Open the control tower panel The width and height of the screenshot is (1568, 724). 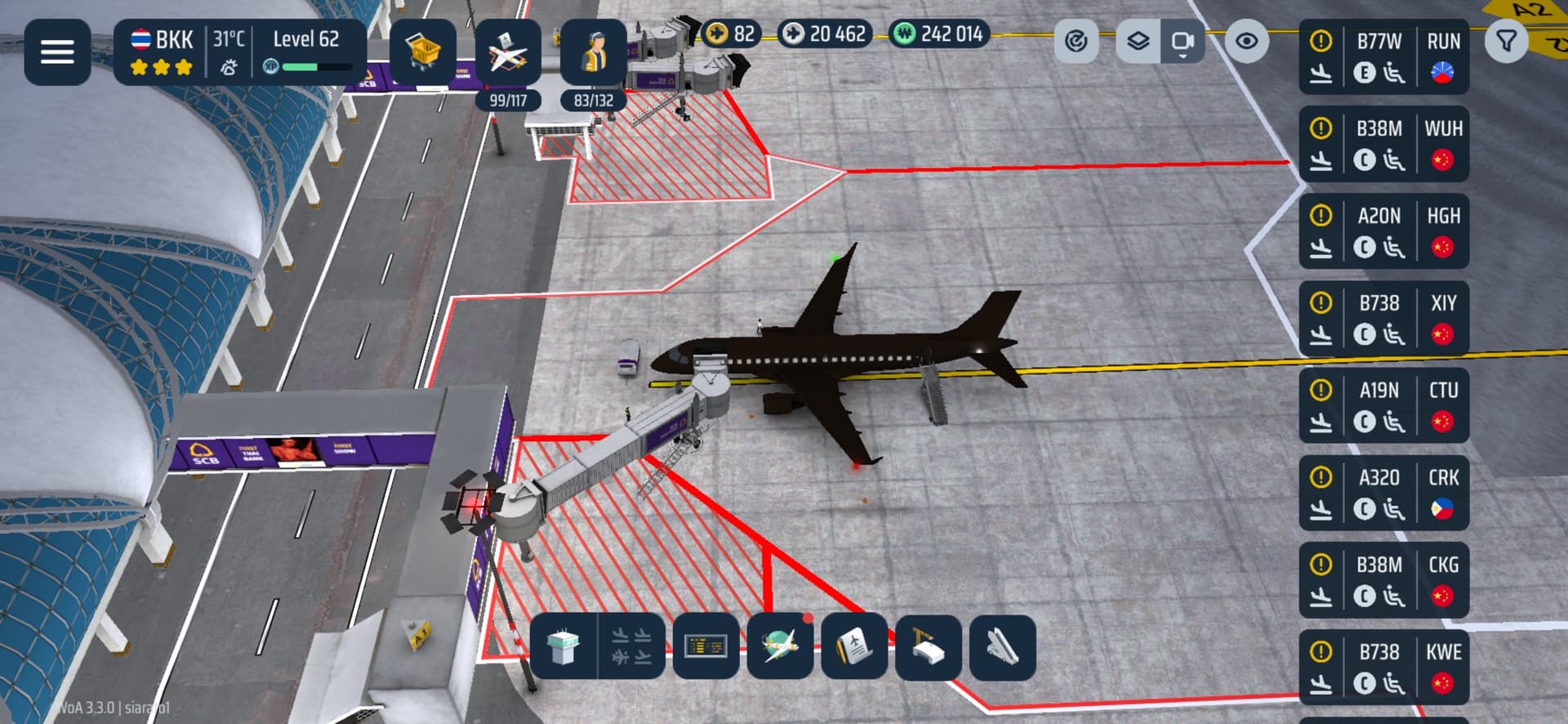pyautogui.click(x=563, y=646)
